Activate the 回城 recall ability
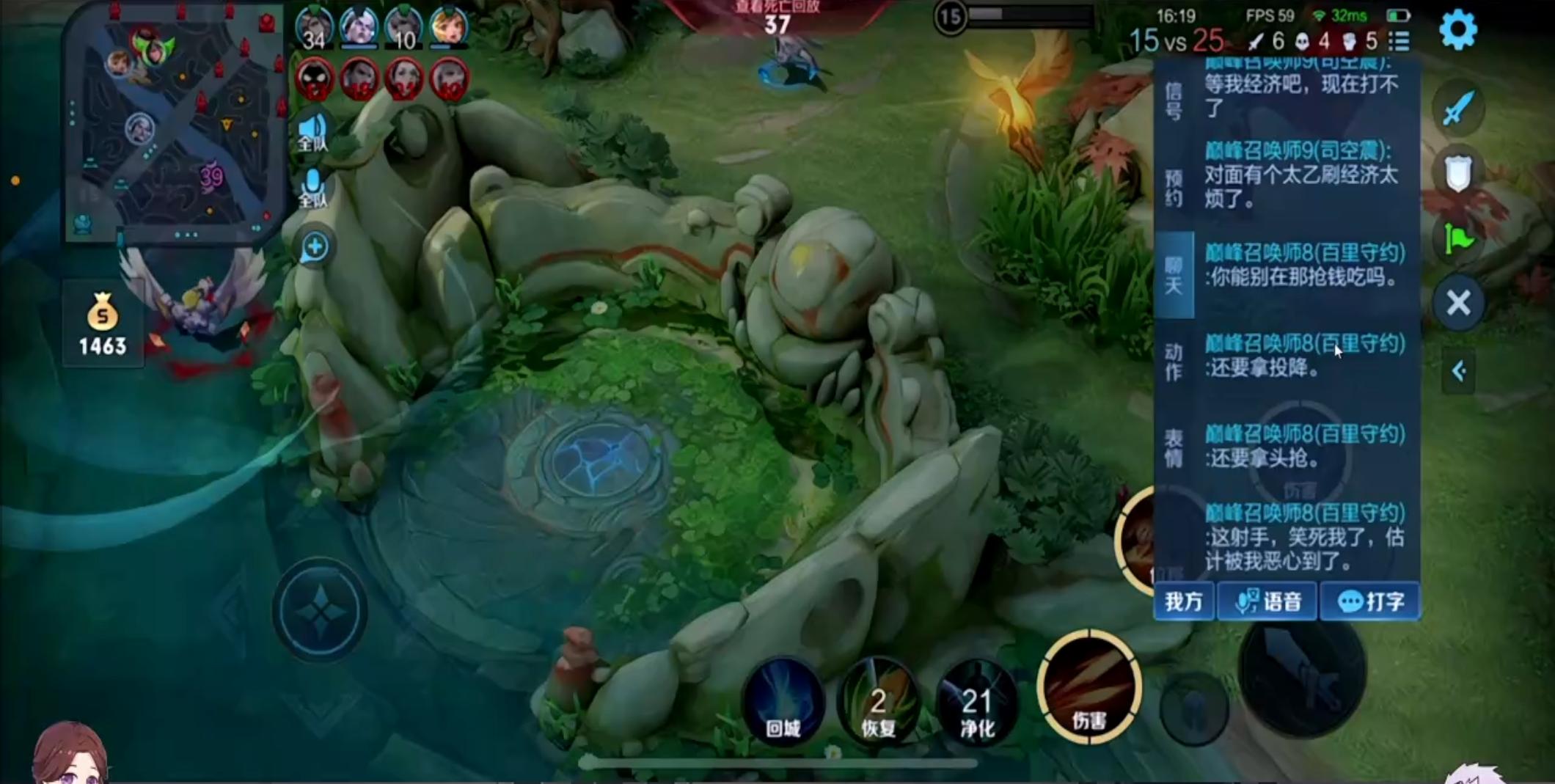This screenshot has width=1555, height=784. coord(783,702)
